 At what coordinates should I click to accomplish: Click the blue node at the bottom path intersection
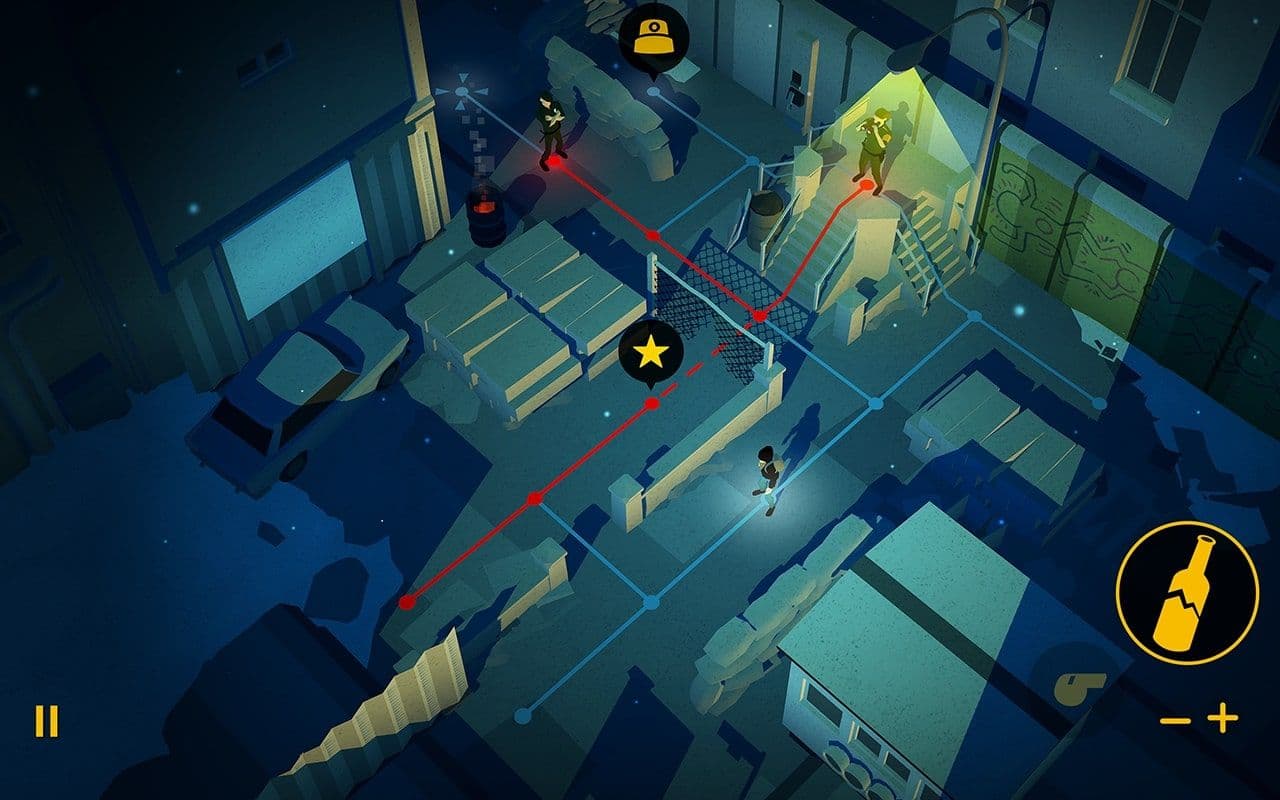[521, 718]
